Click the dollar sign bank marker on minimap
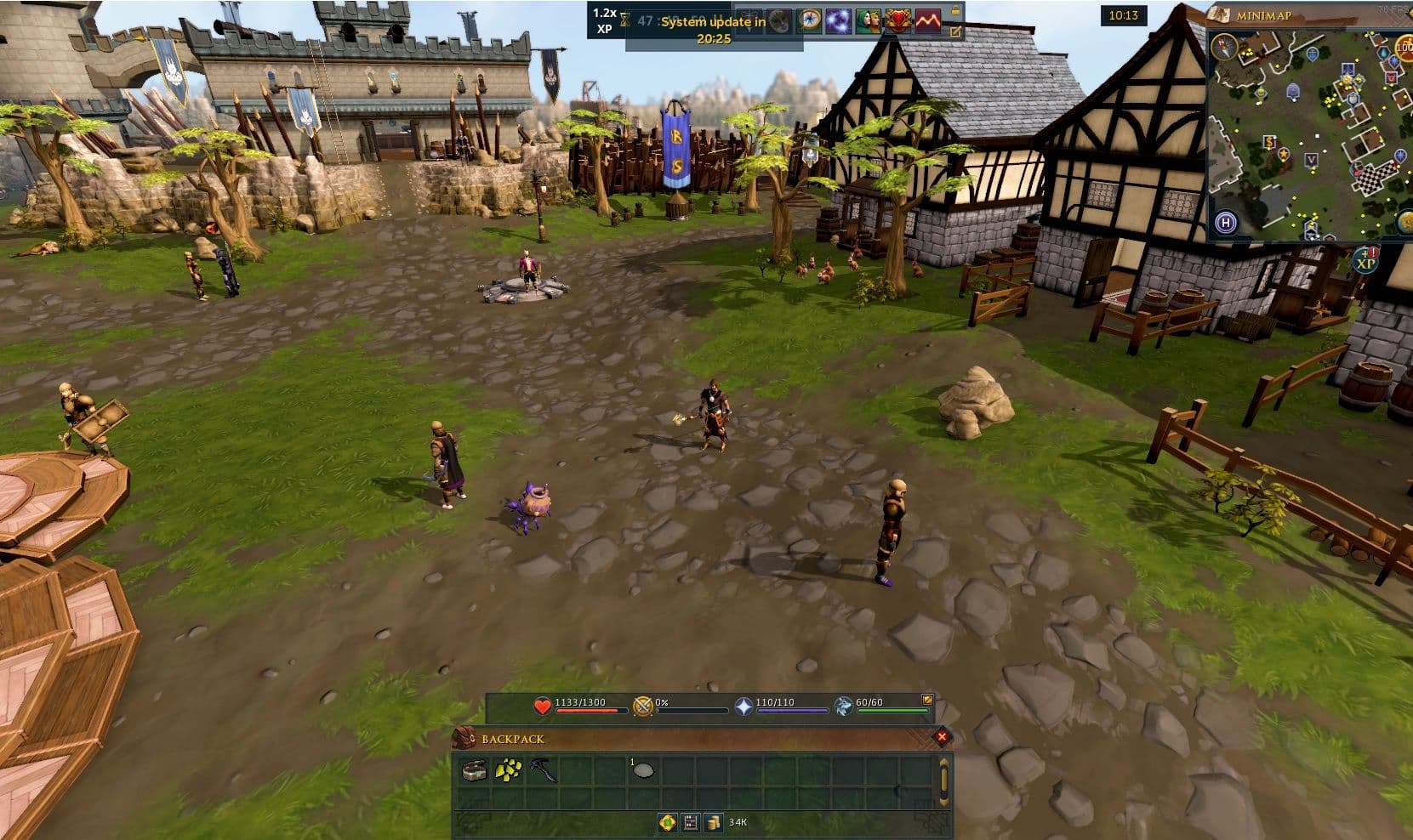Viewport: 1413px width, 840px height. pos(1269,143)
